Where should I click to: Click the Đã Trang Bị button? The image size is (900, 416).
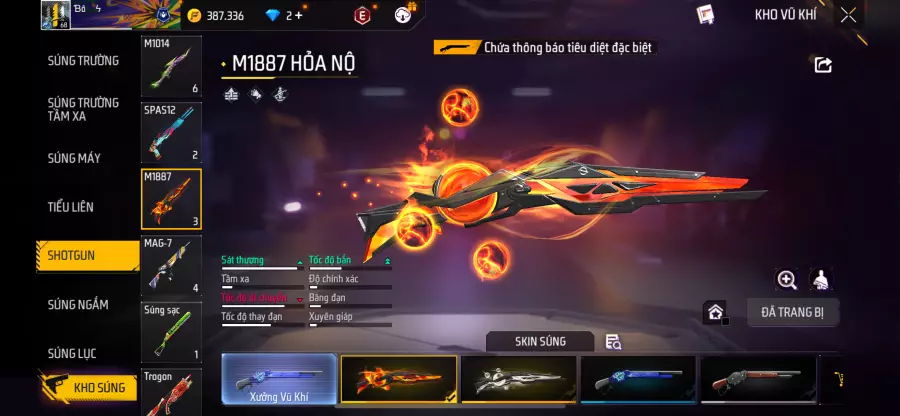793,312
